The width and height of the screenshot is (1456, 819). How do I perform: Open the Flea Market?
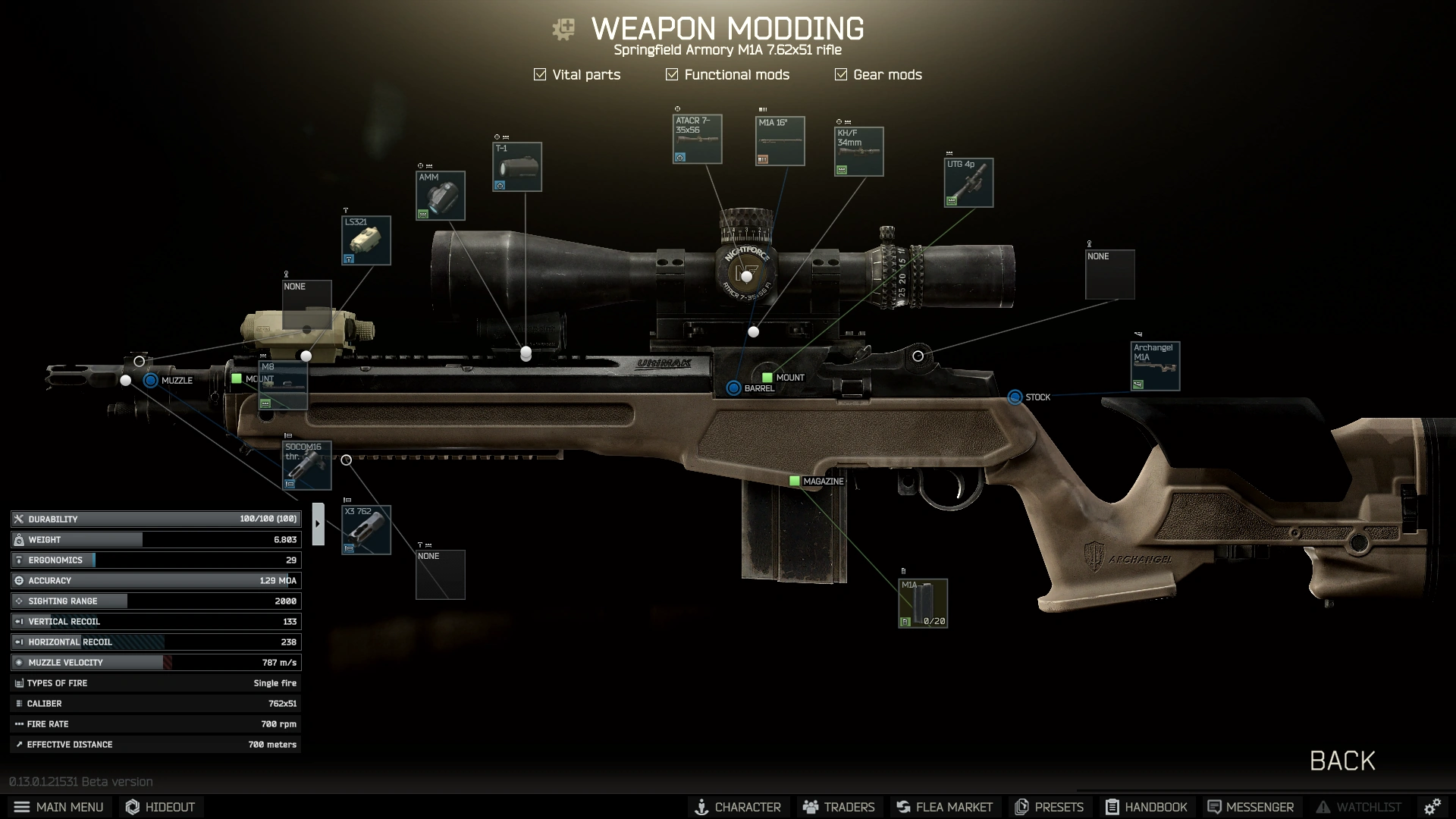coord(944,807)
